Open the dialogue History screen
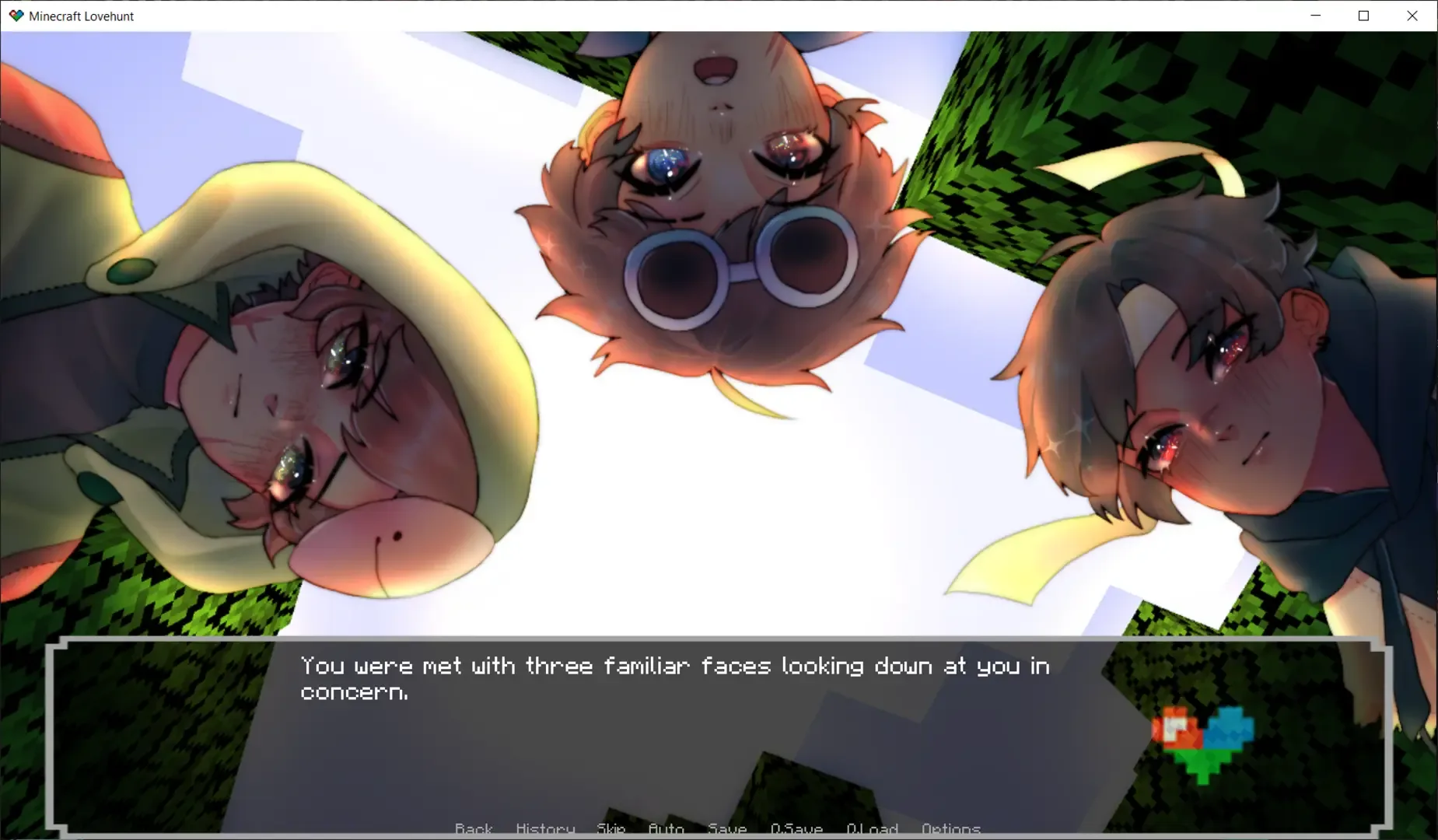Image resolution: width=1438 pixels, height=840 pixels. (x=544, y=829)
